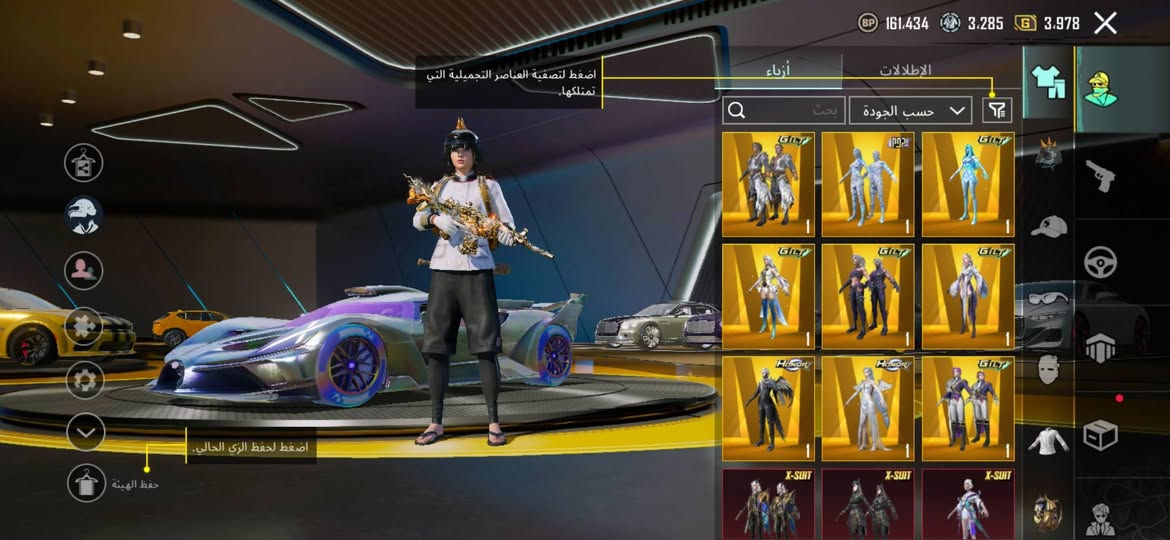
Task: Save current outfit with the hanger button
Action: click(86, 483)
